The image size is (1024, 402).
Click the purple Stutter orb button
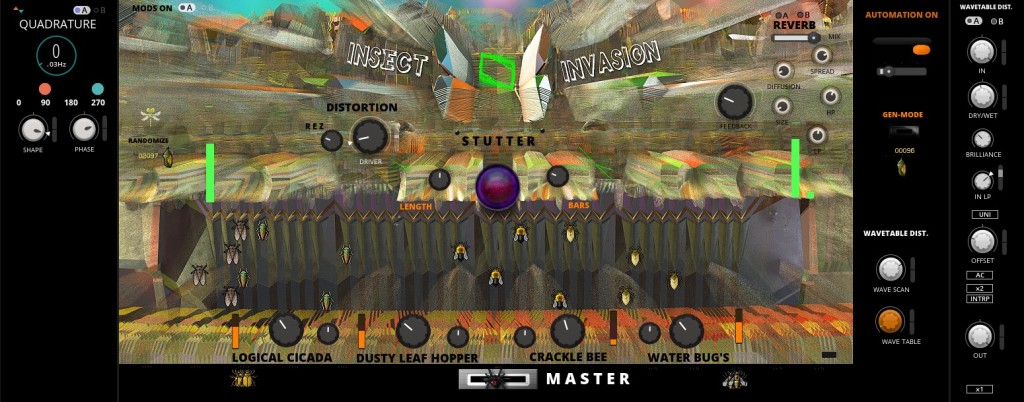[x=497, y=186]
